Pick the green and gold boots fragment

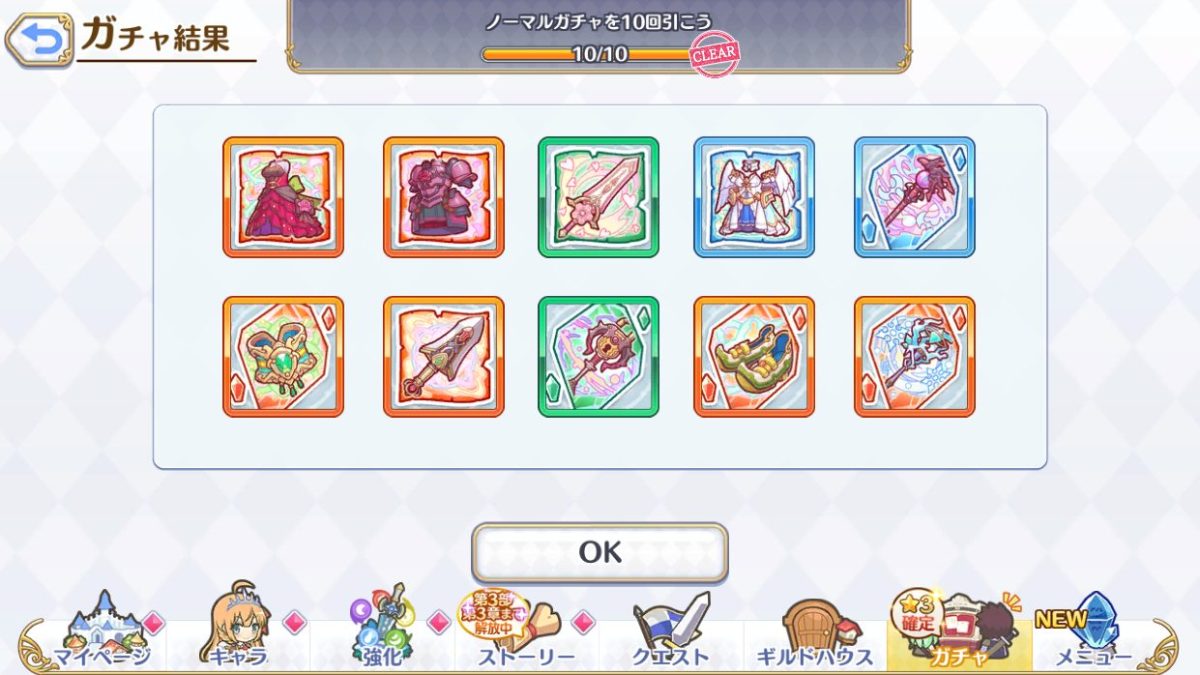coord(754,356)
